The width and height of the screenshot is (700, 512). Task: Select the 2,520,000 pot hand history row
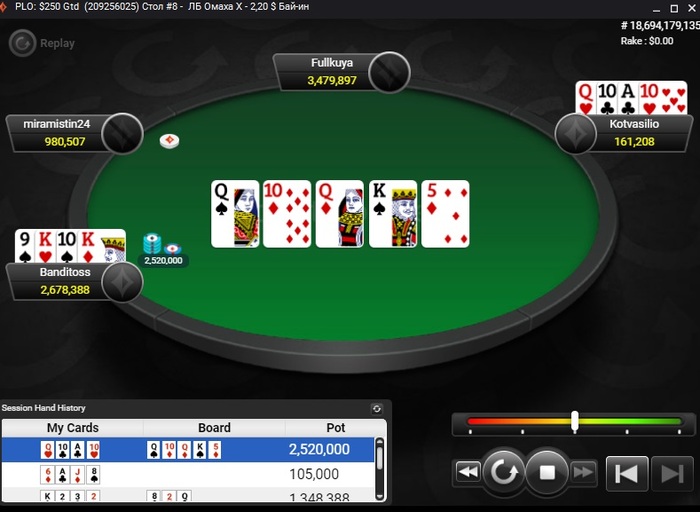(x=190, y=450)
